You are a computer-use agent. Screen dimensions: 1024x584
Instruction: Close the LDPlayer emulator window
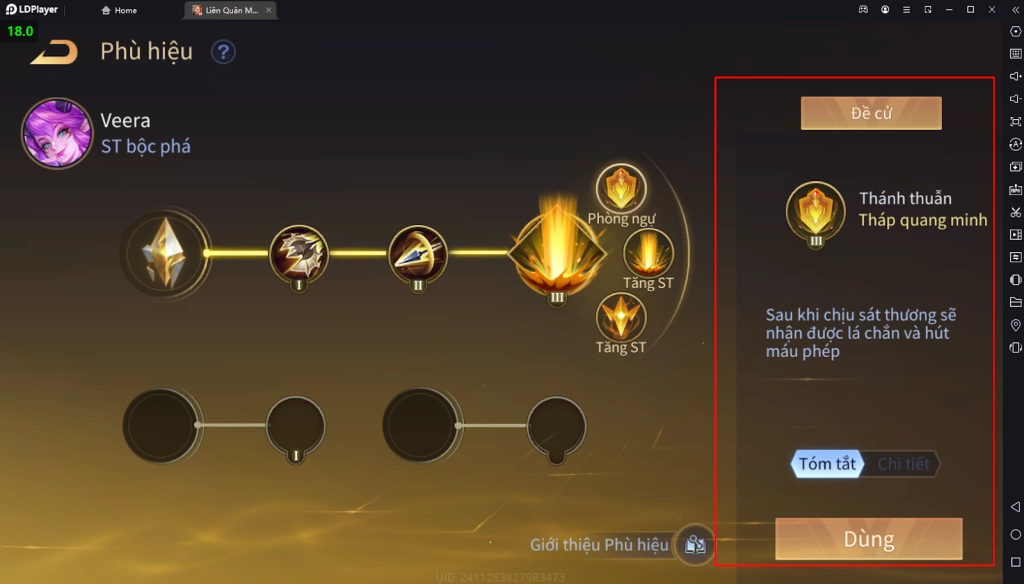click(992, 10)
